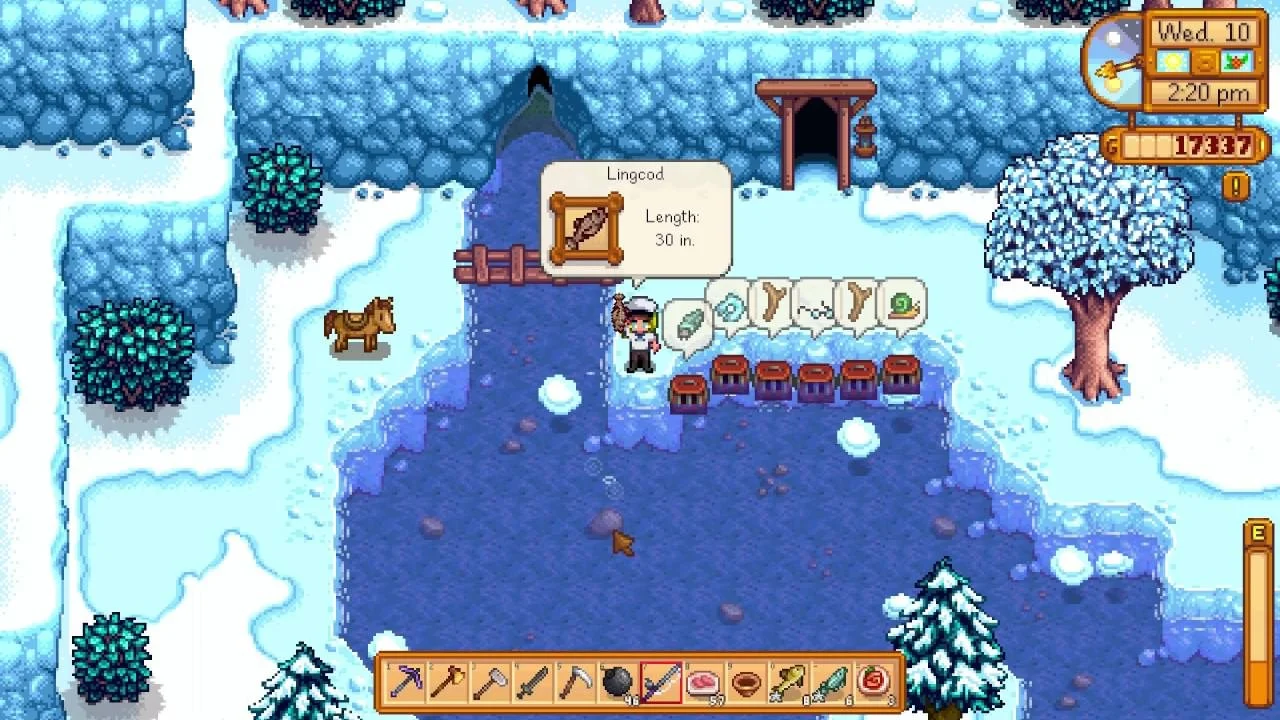
Task: Select the starred carp in the toolbar
Action: 790,684
